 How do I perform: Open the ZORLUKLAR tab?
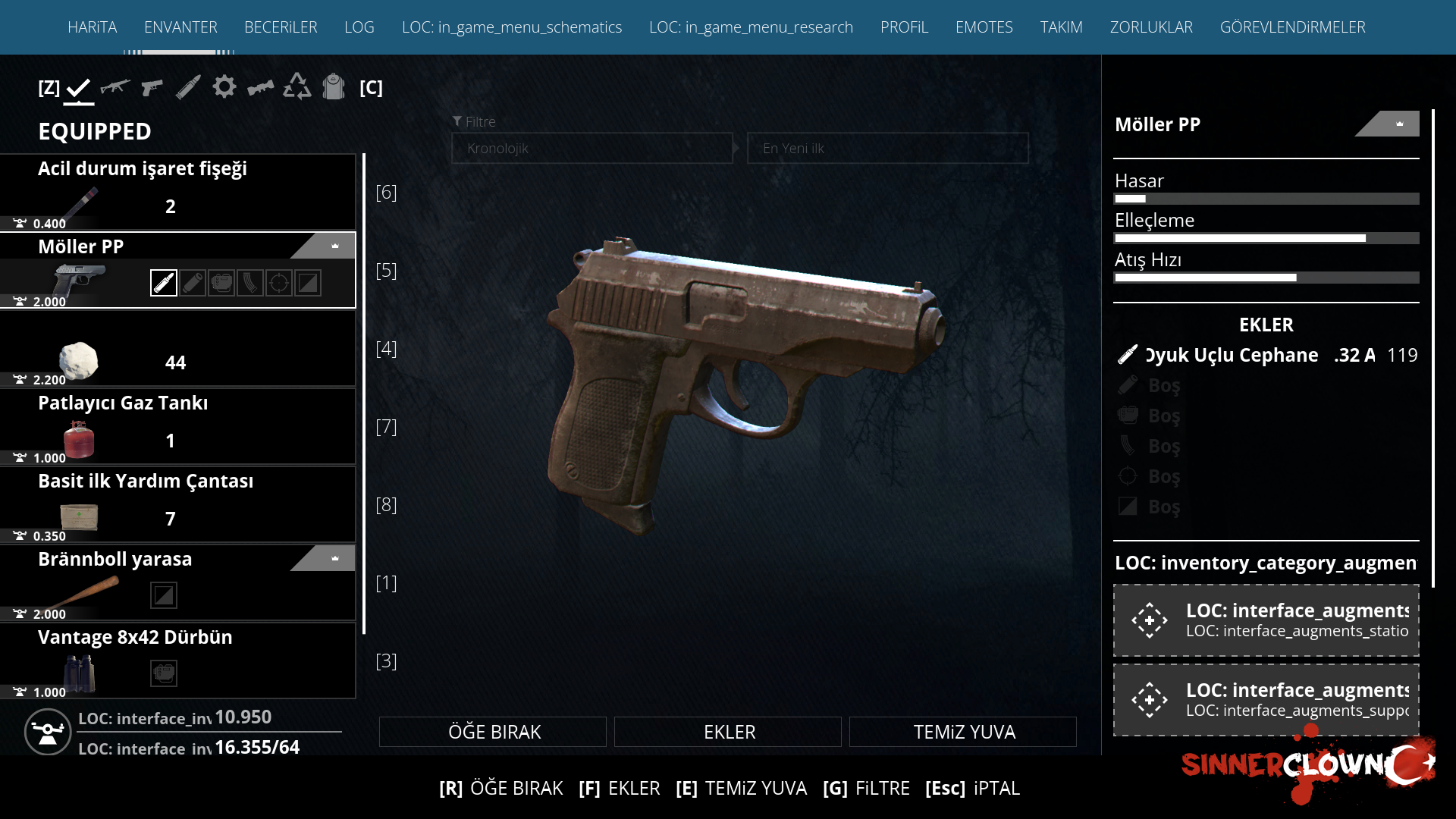(1151, 27)
